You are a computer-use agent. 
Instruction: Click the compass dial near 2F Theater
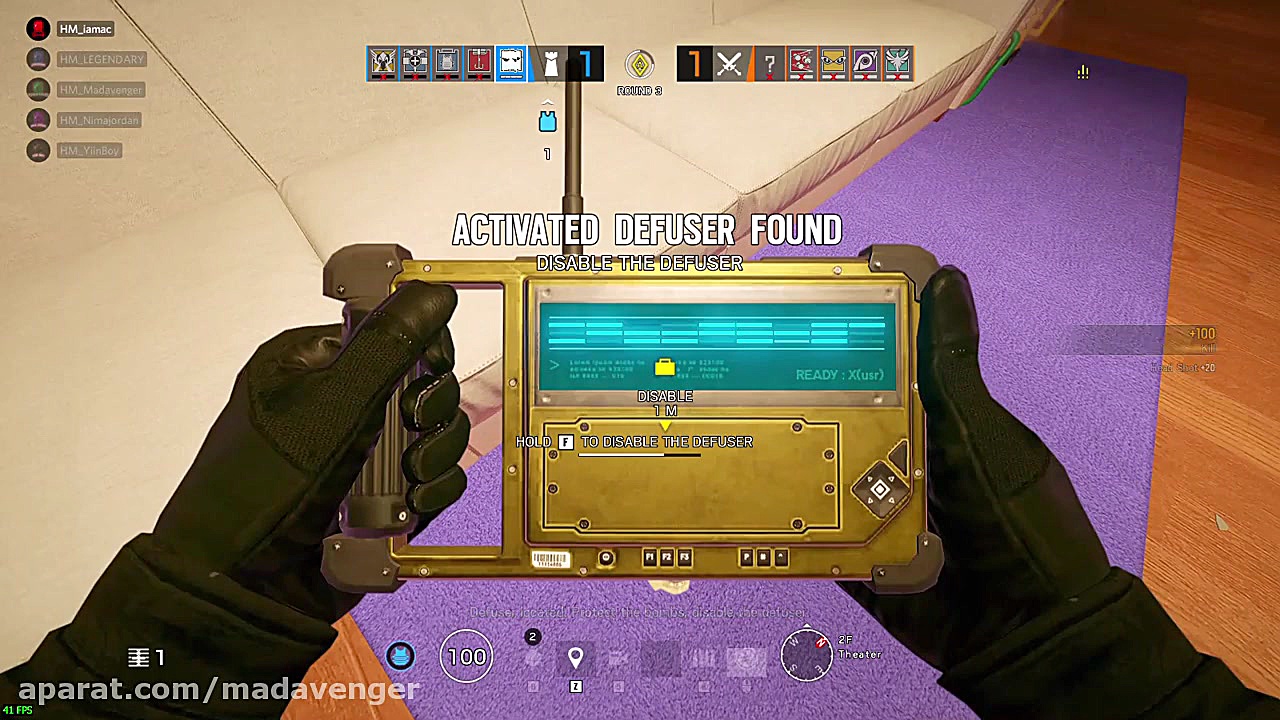coord(807,657)
